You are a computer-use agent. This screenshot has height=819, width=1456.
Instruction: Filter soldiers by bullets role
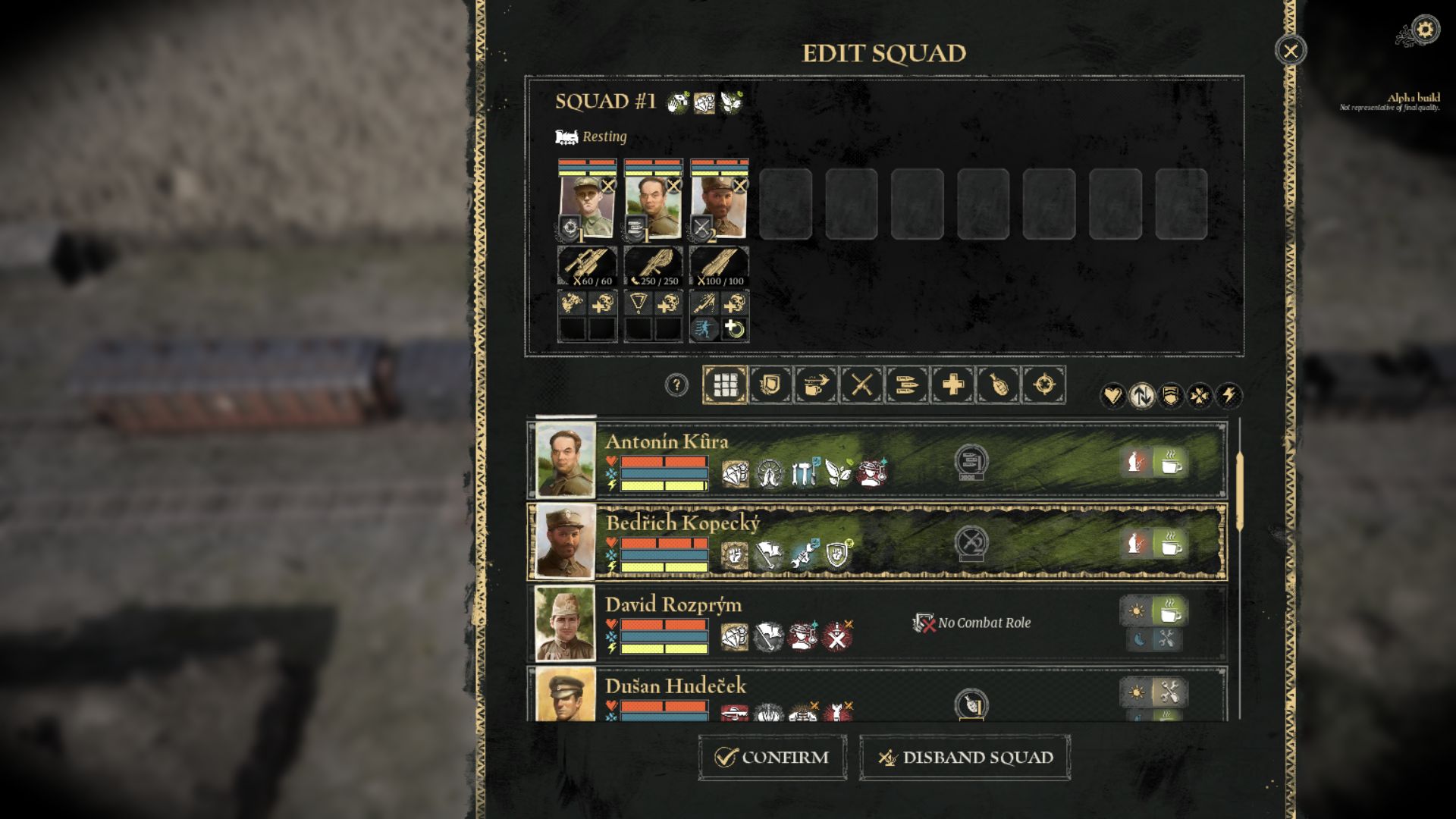[x=907, y=385]
